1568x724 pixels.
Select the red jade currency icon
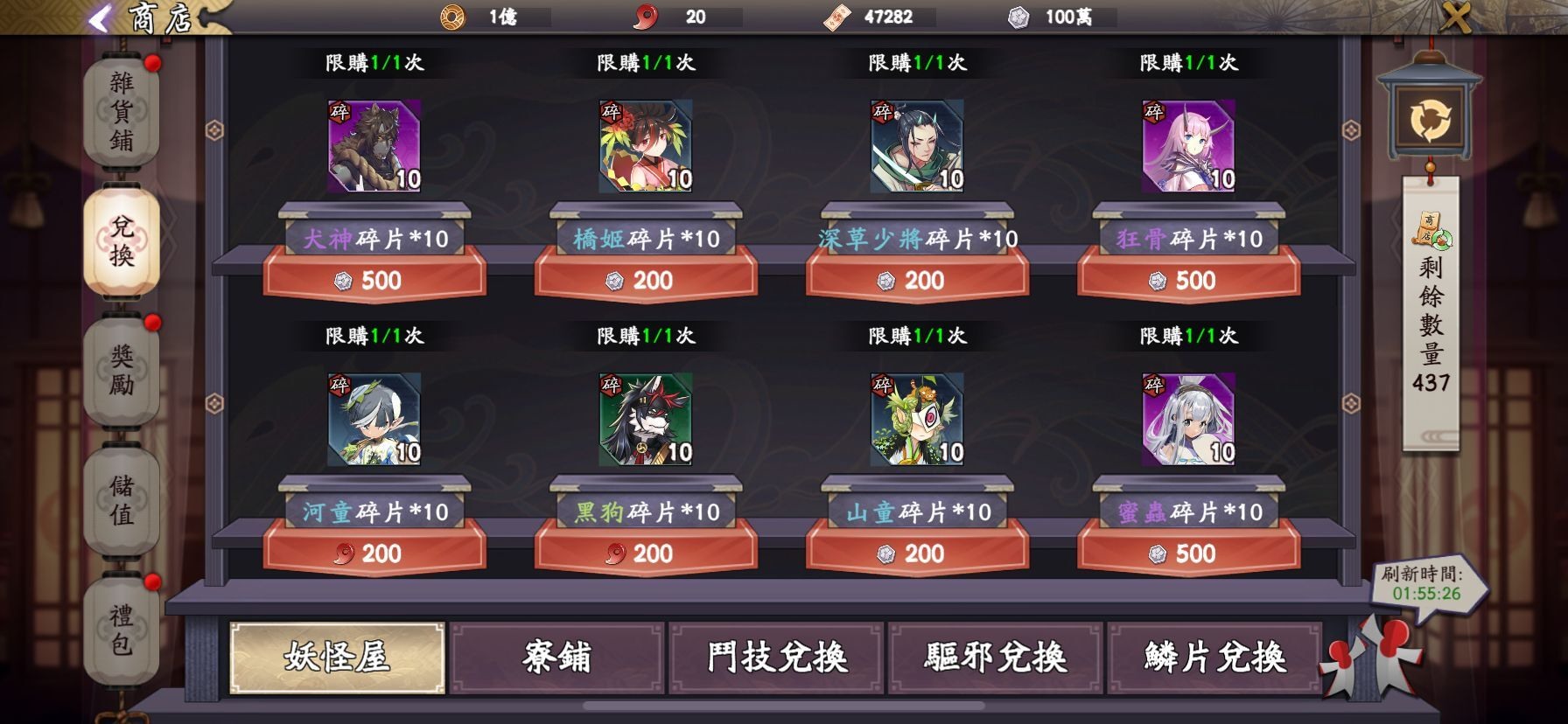click(647, 15)
